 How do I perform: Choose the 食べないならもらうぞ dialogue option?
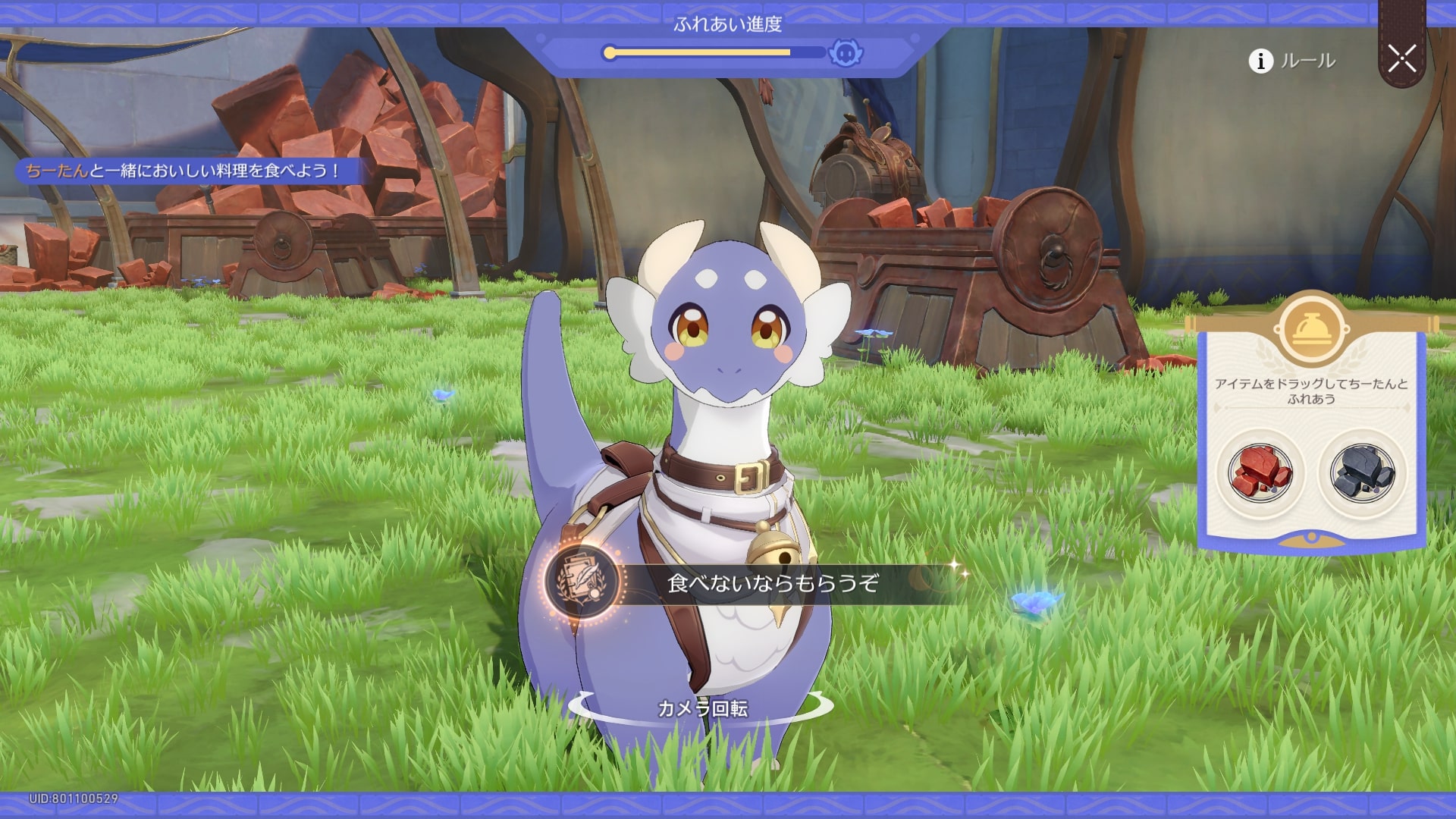pos(772,582)
